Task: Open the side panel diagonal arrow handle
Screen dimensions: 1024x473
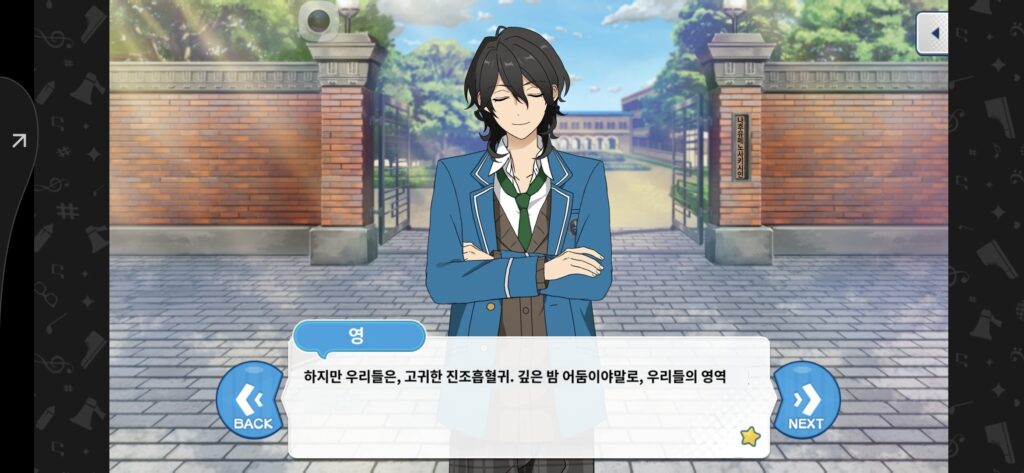Action: point(19,141)
